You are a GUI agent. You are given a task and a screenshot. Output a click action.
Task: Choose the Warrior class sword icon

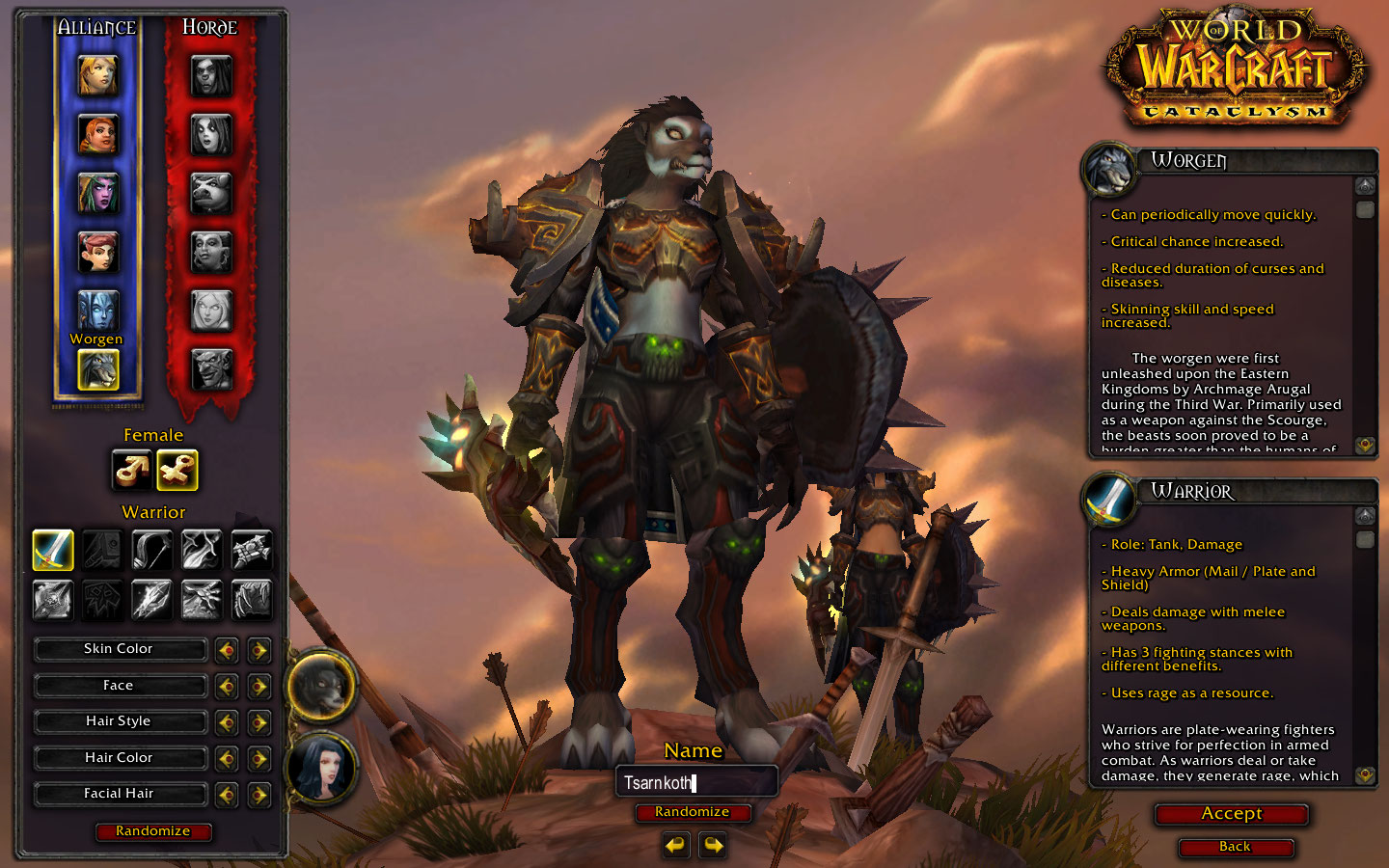pyautogui.click(x=53, y=550)
